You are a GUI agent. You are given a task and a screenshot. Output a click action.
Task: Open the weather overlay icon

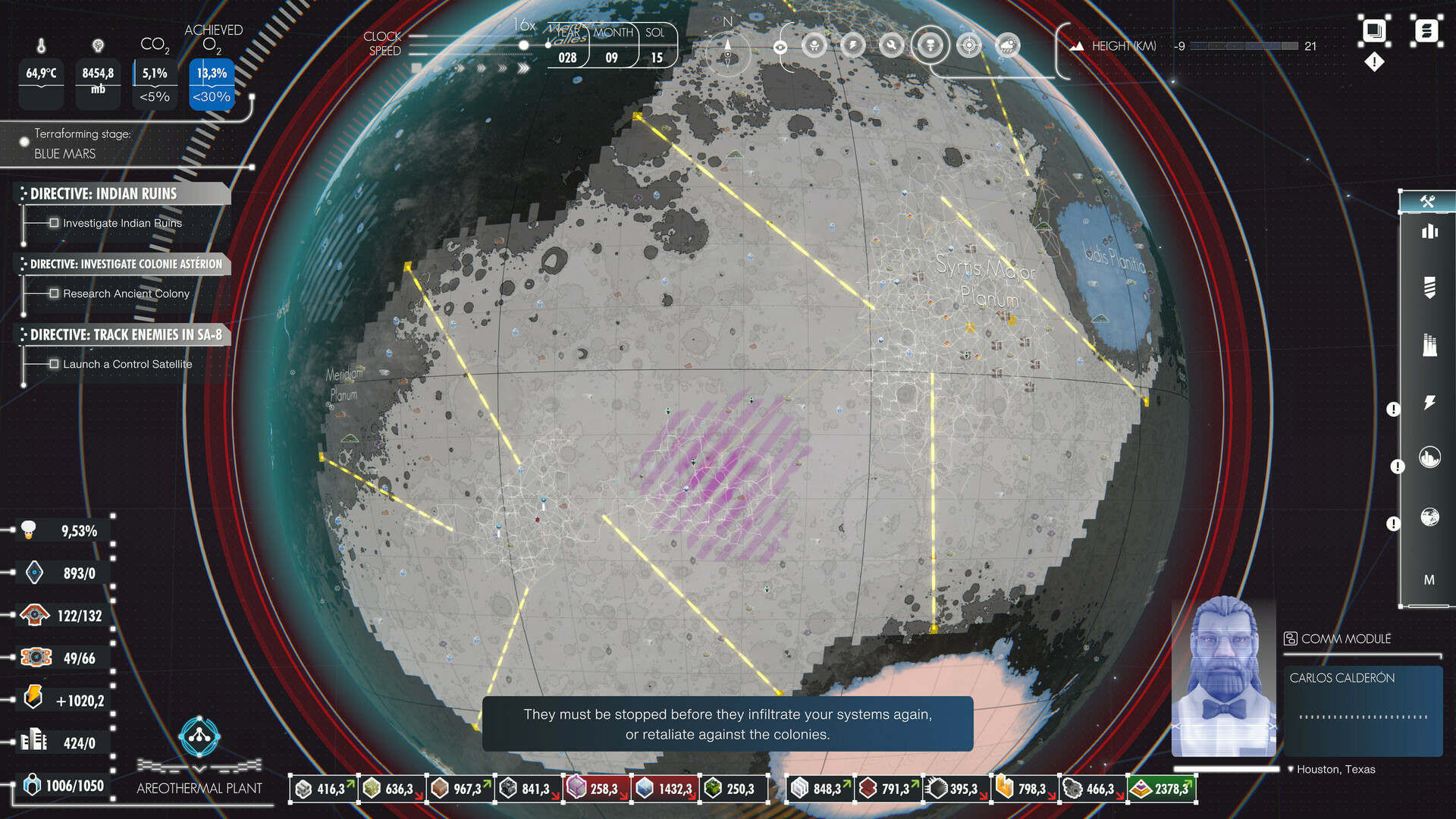click(1006, 45)
